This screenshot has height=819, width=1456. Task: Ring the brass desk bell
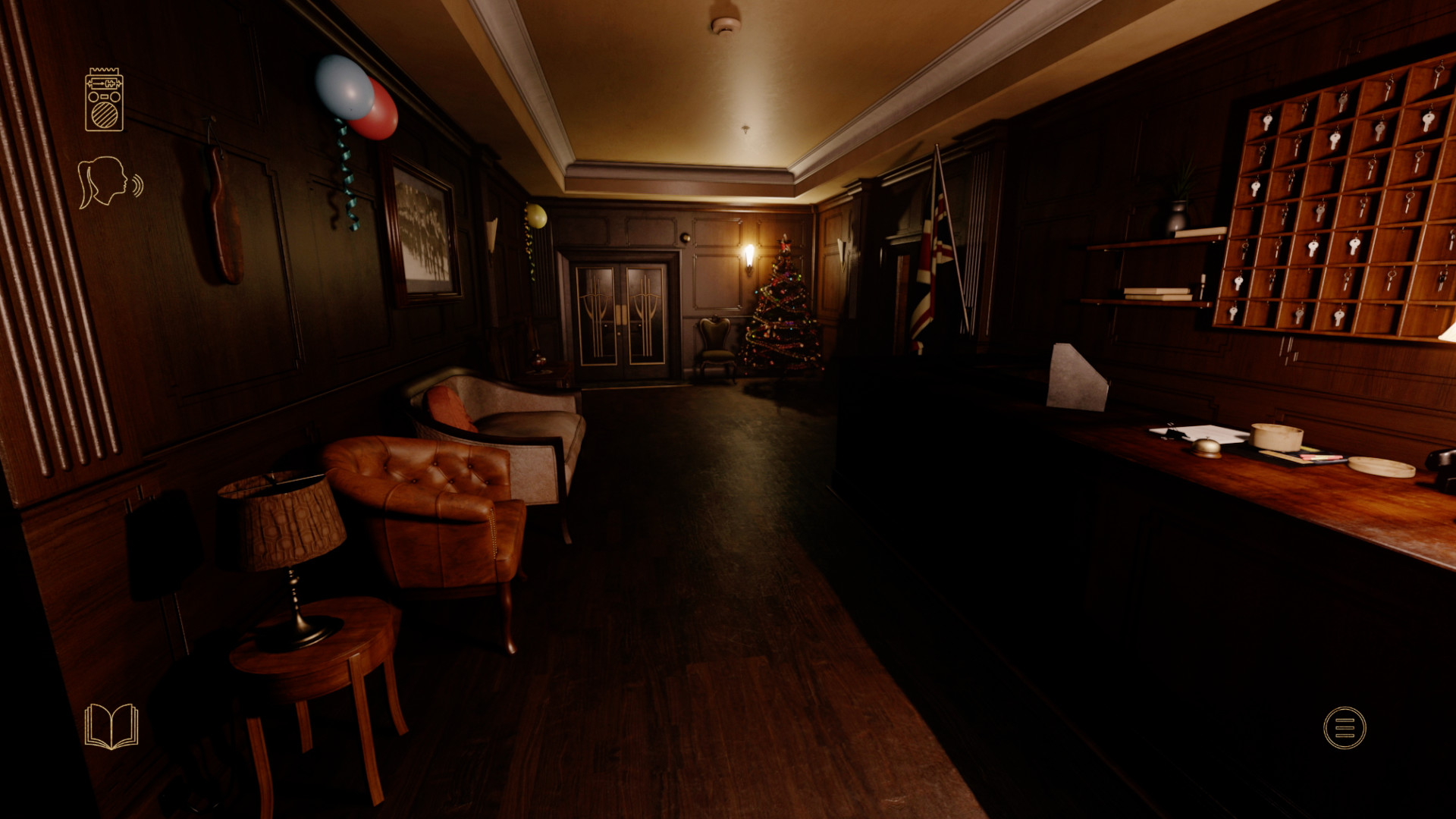pyautogui.click(x=1206, y=447)
